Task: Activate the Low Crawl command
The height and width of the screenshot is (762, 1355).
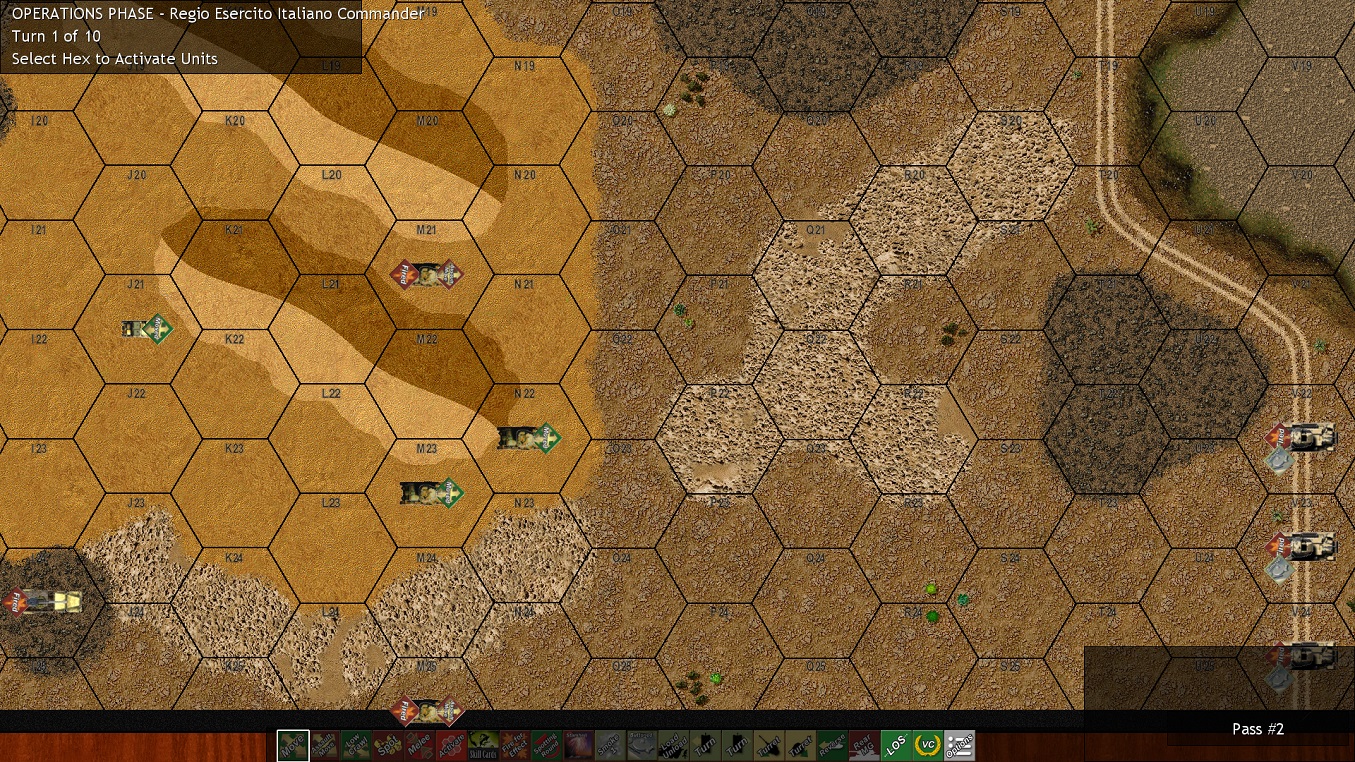Action: (x=357, y=745)
